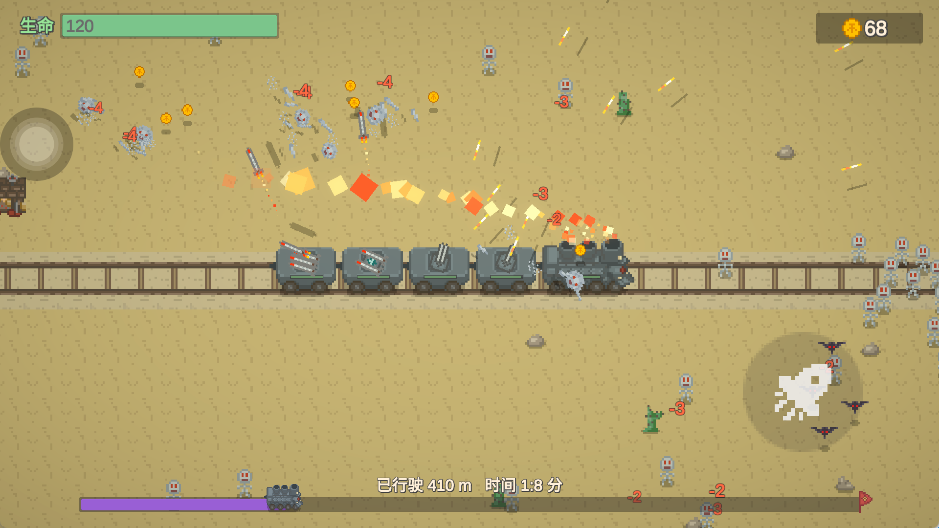Tap the round virtual joystick pad
This screenshot has height=528, width=939.
pyautogui.click(x=37, y=144)
